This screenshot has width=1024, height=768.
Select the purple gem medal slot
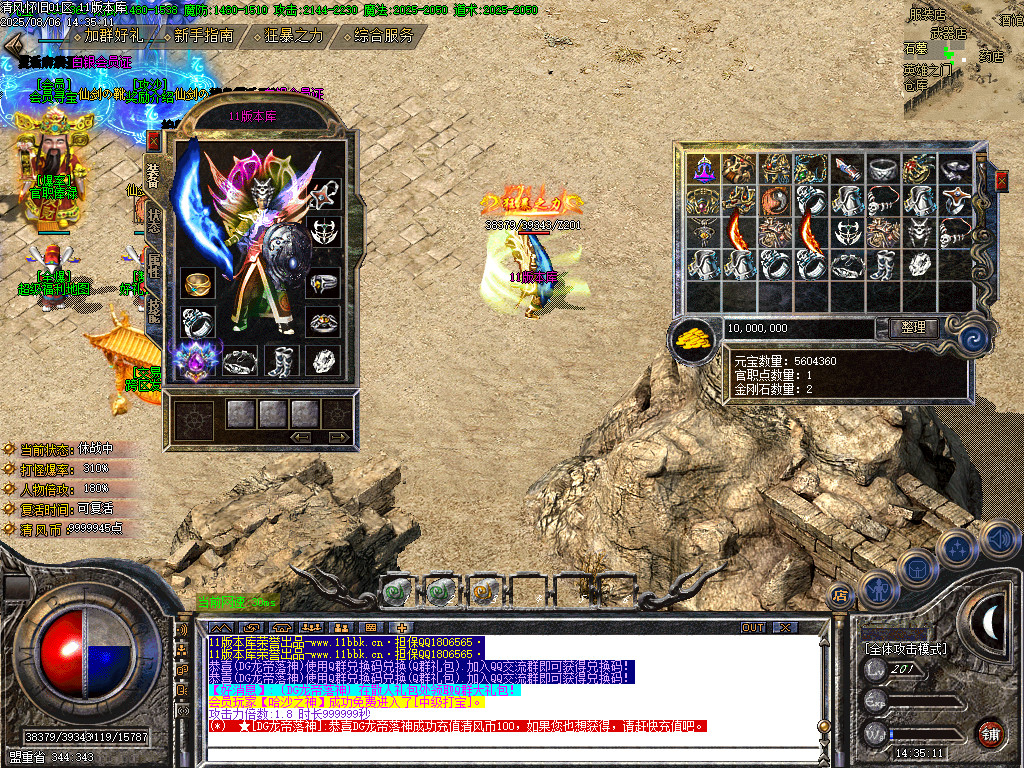tap(196, 360)
